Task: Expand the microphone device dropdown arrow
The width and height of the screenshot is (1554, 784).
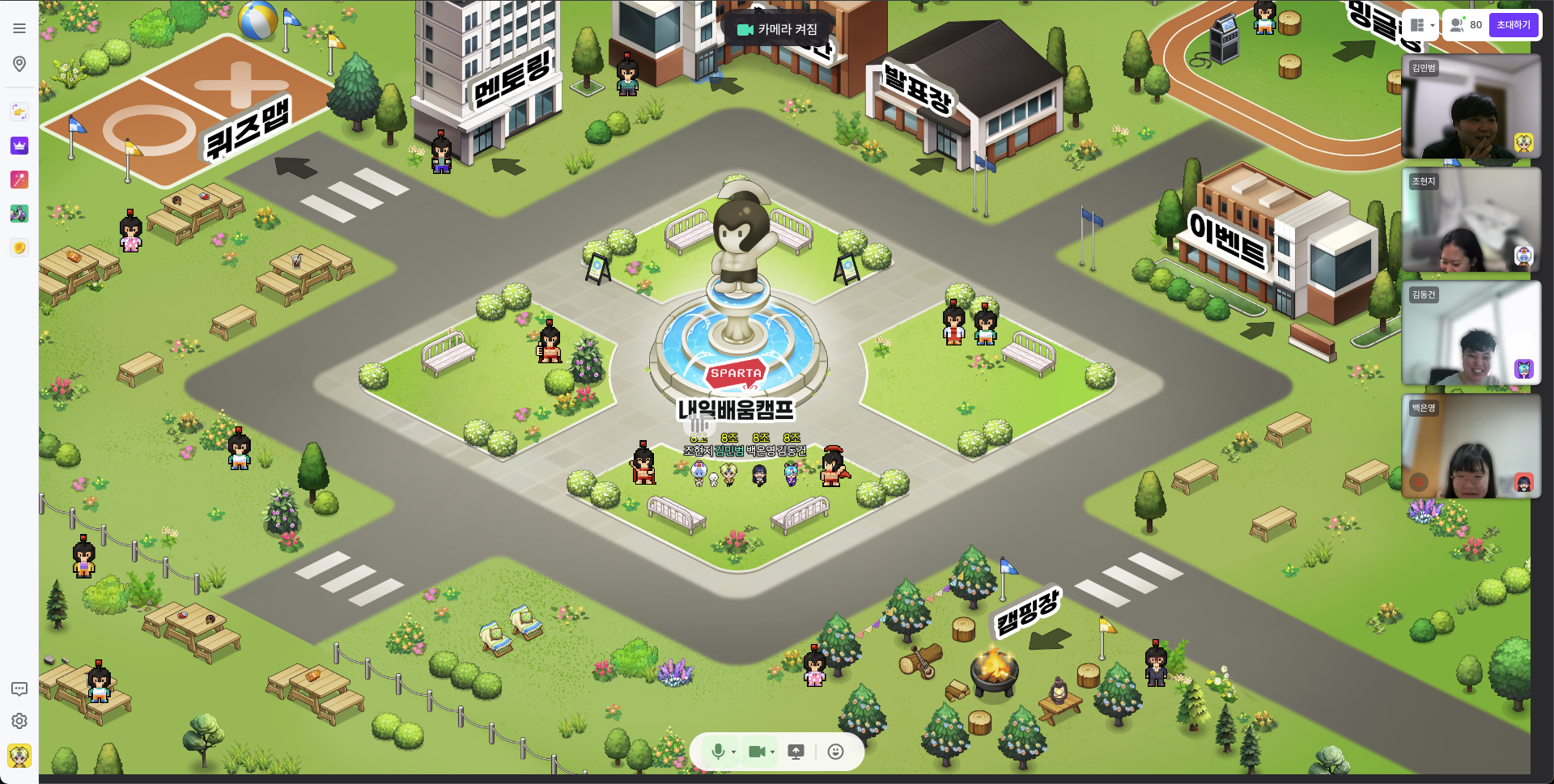Action: tap(734, 752)
